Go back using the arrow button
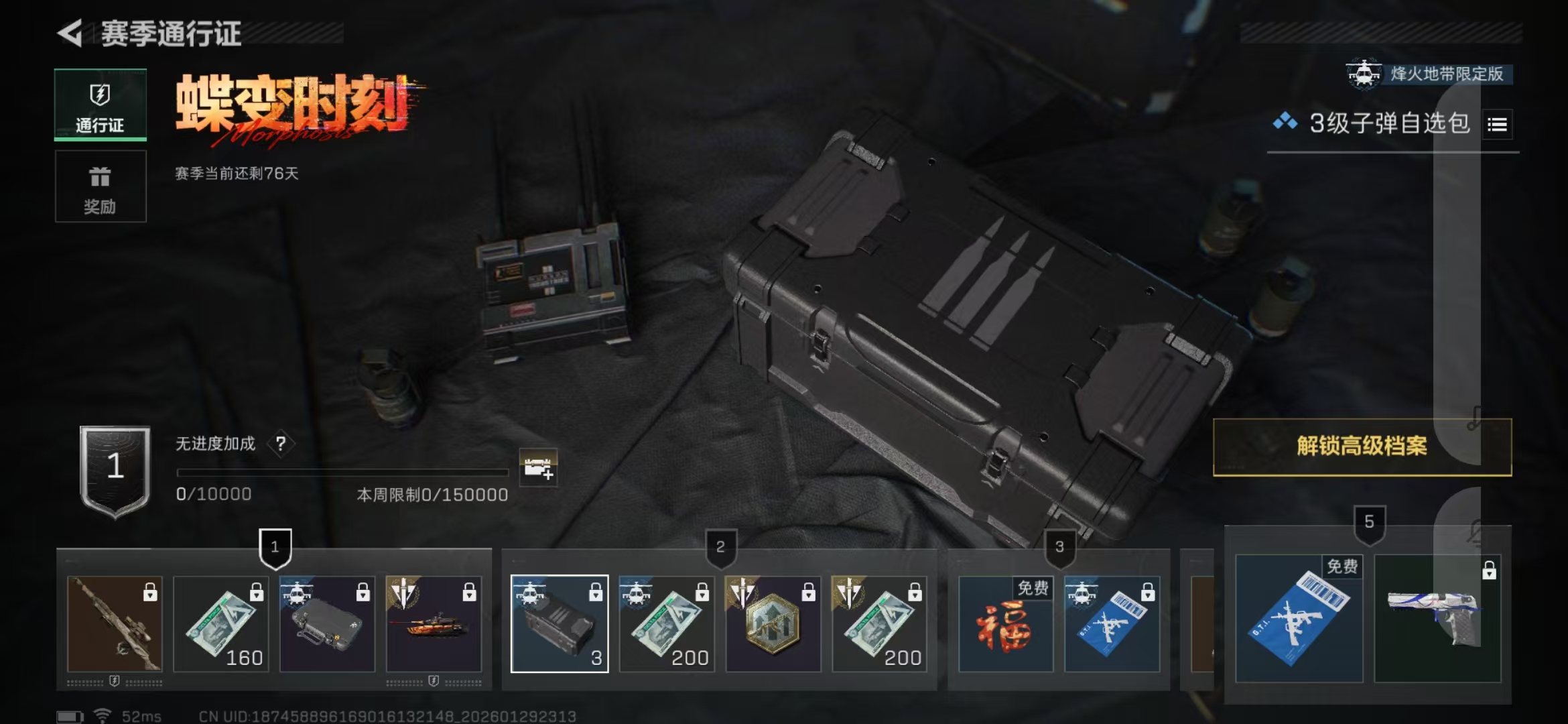The image size is (1568, 724). [70, 34]
